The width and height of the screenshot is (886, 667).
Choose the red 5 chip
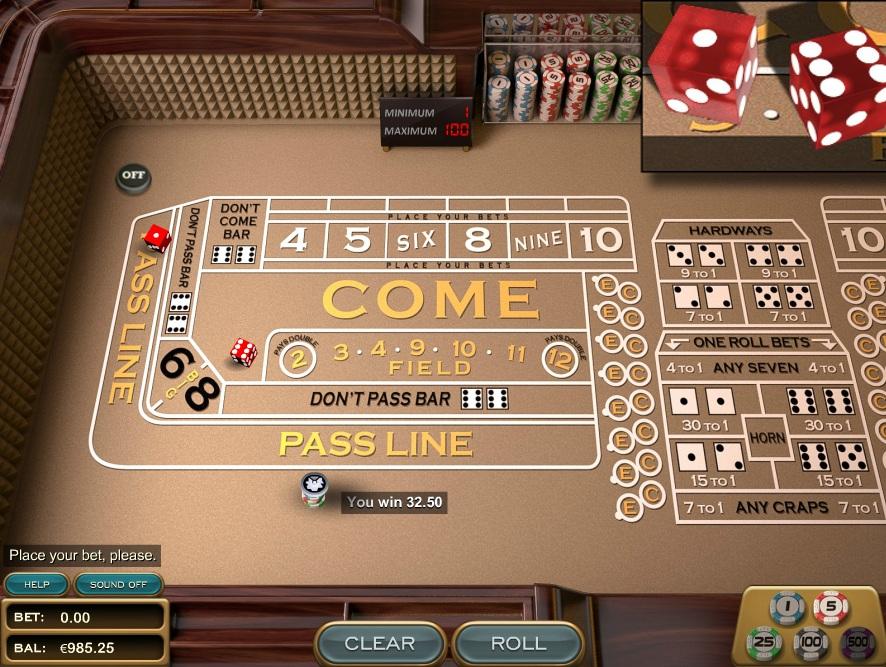[831, 606]
